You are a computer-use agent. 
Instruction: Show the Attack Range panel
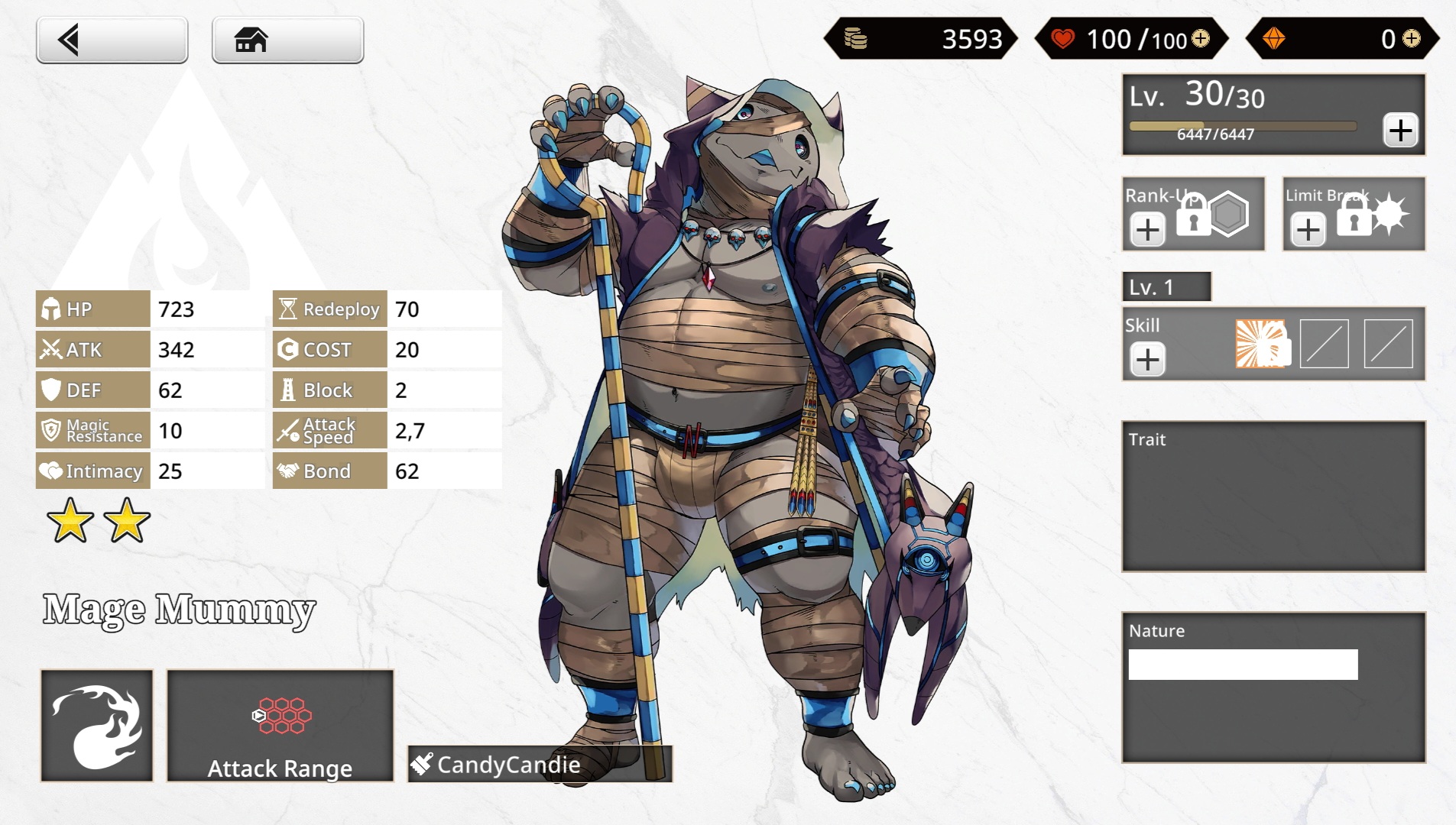pos(280,726)
